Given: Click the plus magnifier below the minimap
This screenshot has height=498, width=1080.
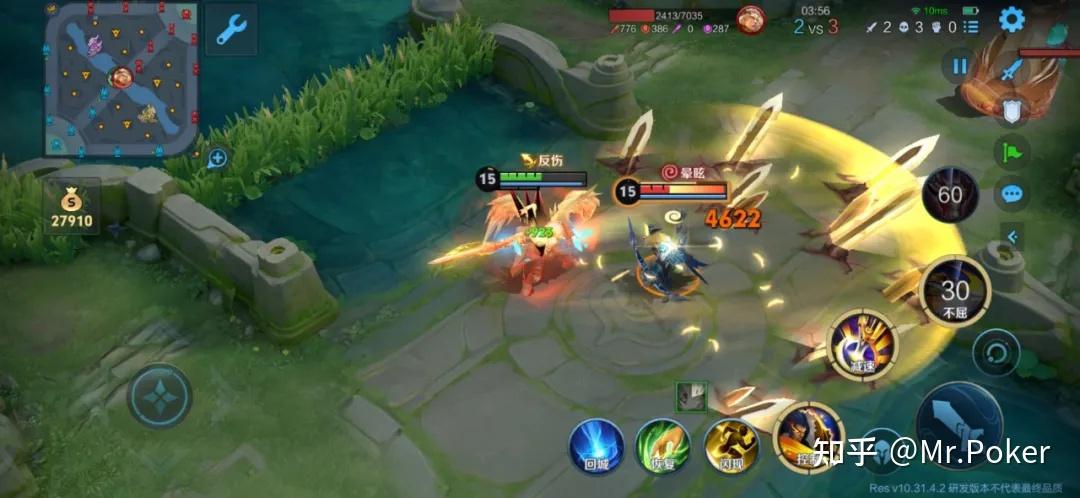Looking at the screenshot, I should coord(216,158).
